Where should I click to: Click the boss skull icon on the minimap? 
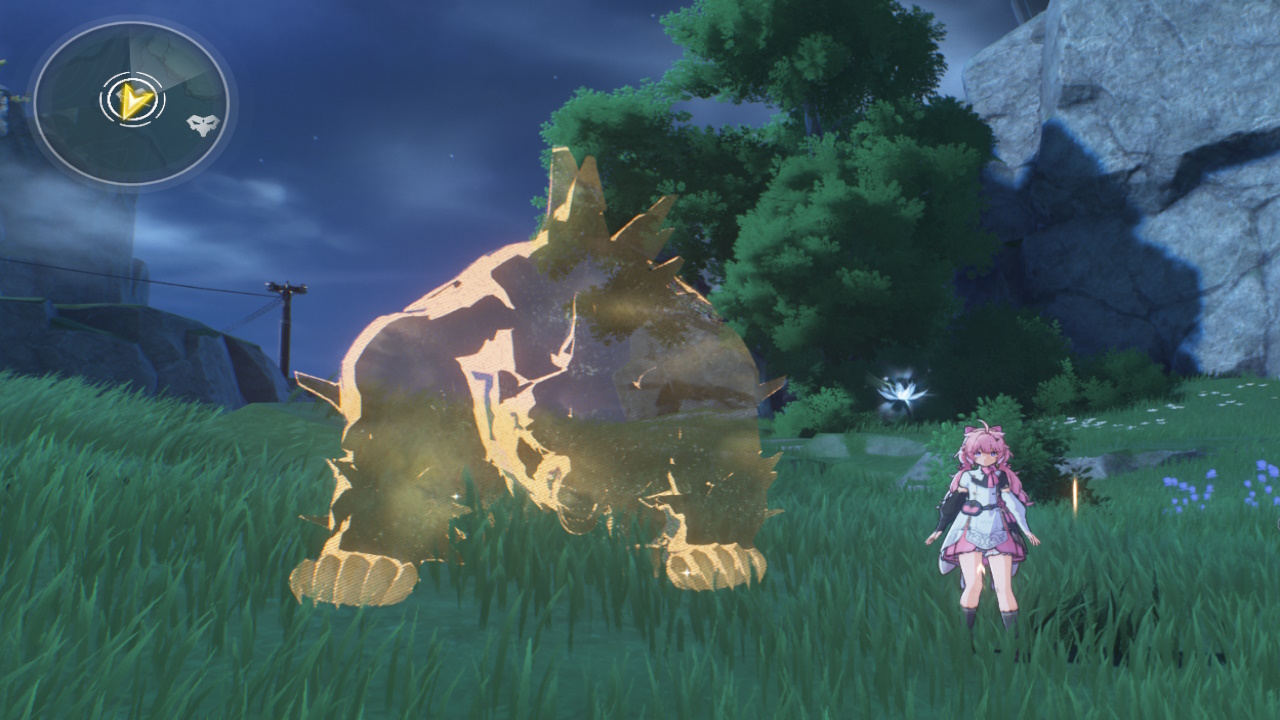click(x=198, y=124)
